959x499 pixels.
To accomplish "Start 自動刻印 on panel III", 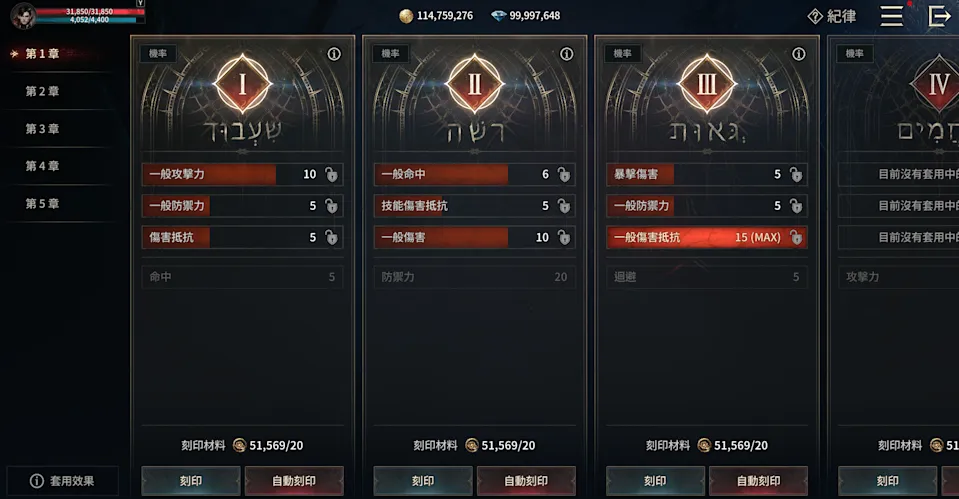I will (758, 481).
